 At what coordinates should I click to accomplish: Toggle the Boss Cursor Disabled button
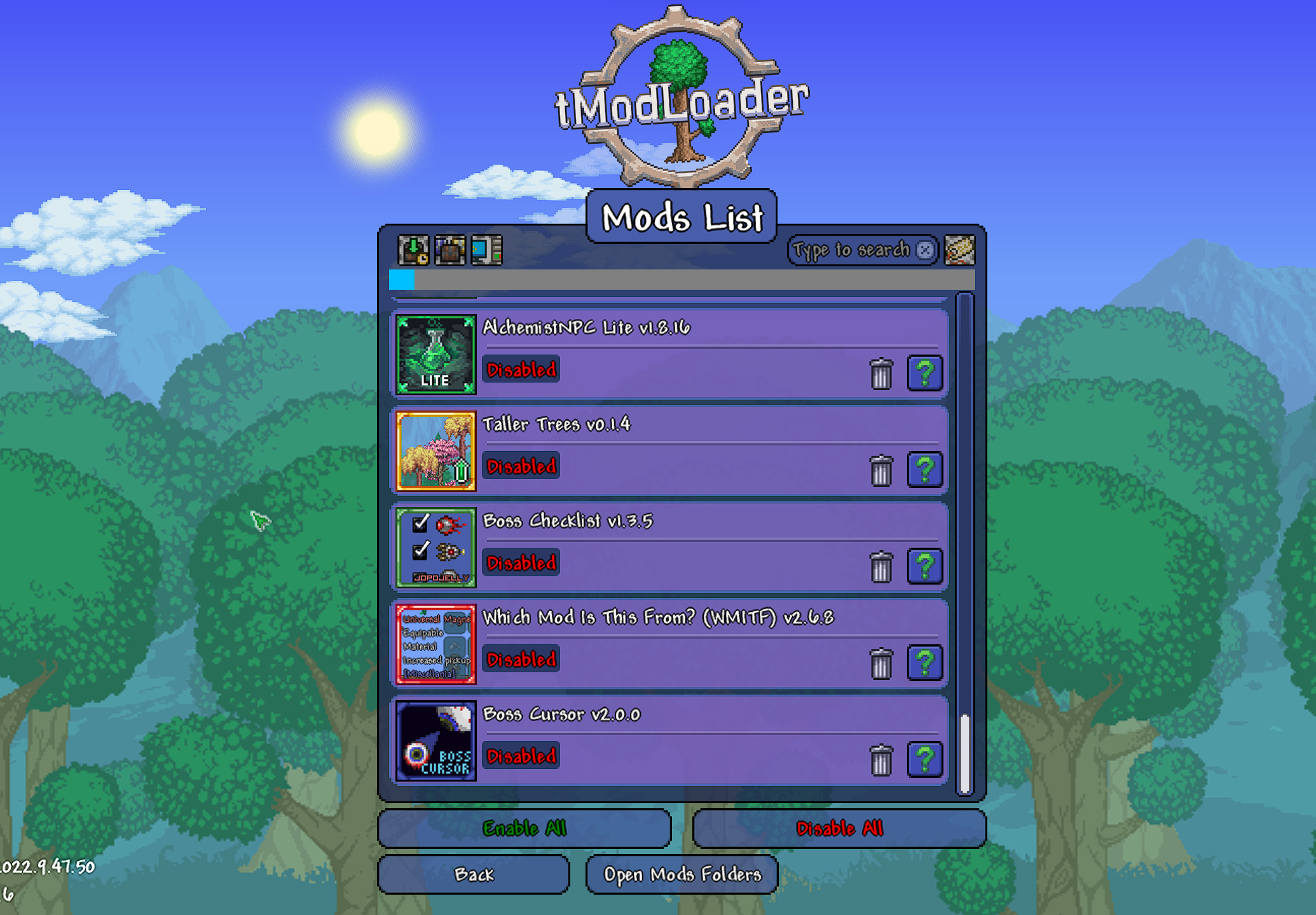521,756
